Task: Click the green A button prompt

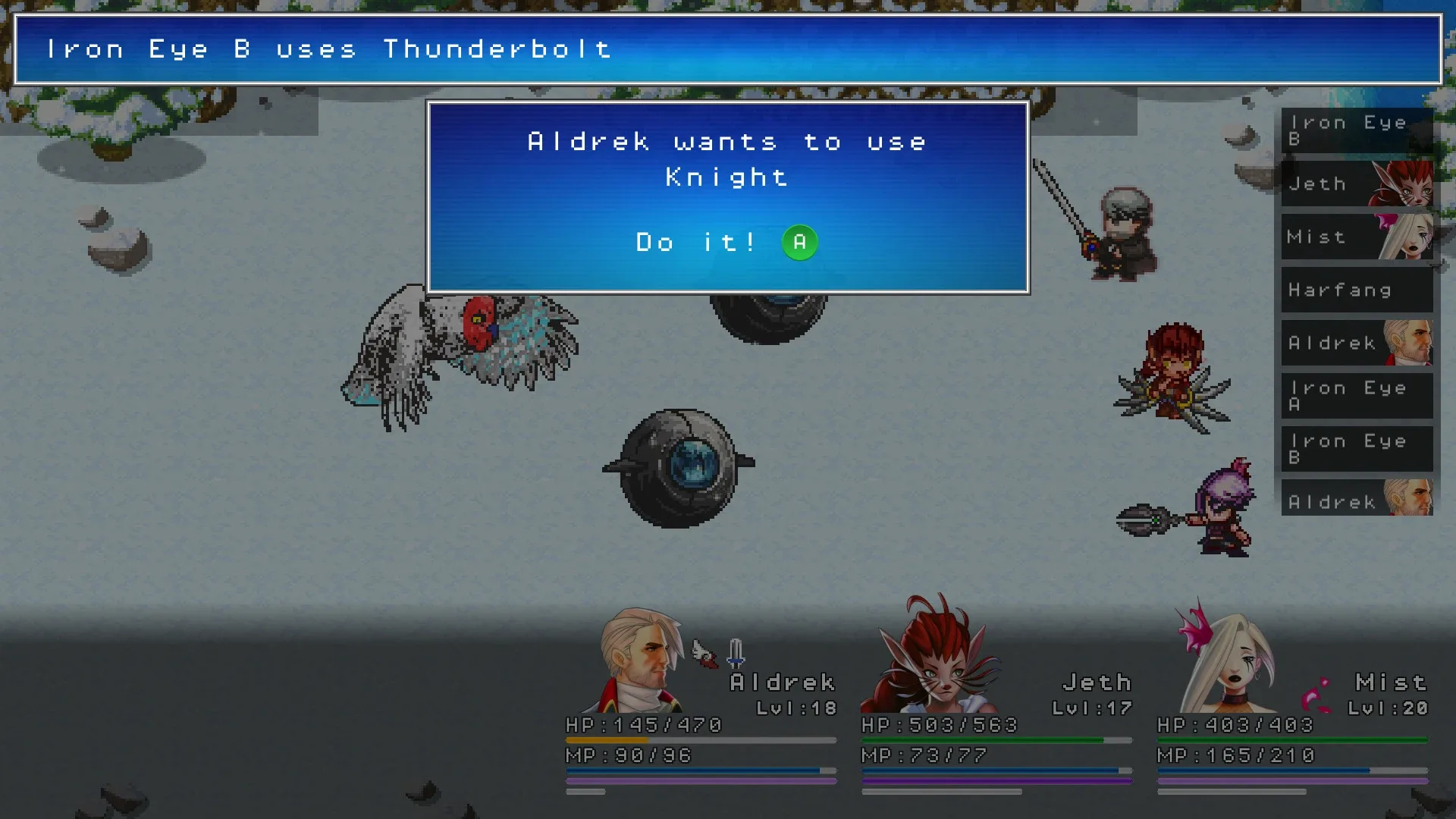Action: click(x=799, y=243)
